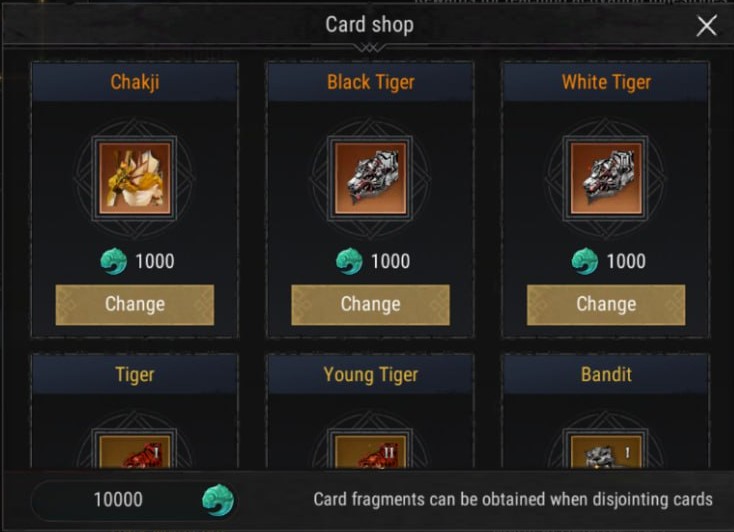Click Change under the White Tiger card

click(x=606, y=304)
